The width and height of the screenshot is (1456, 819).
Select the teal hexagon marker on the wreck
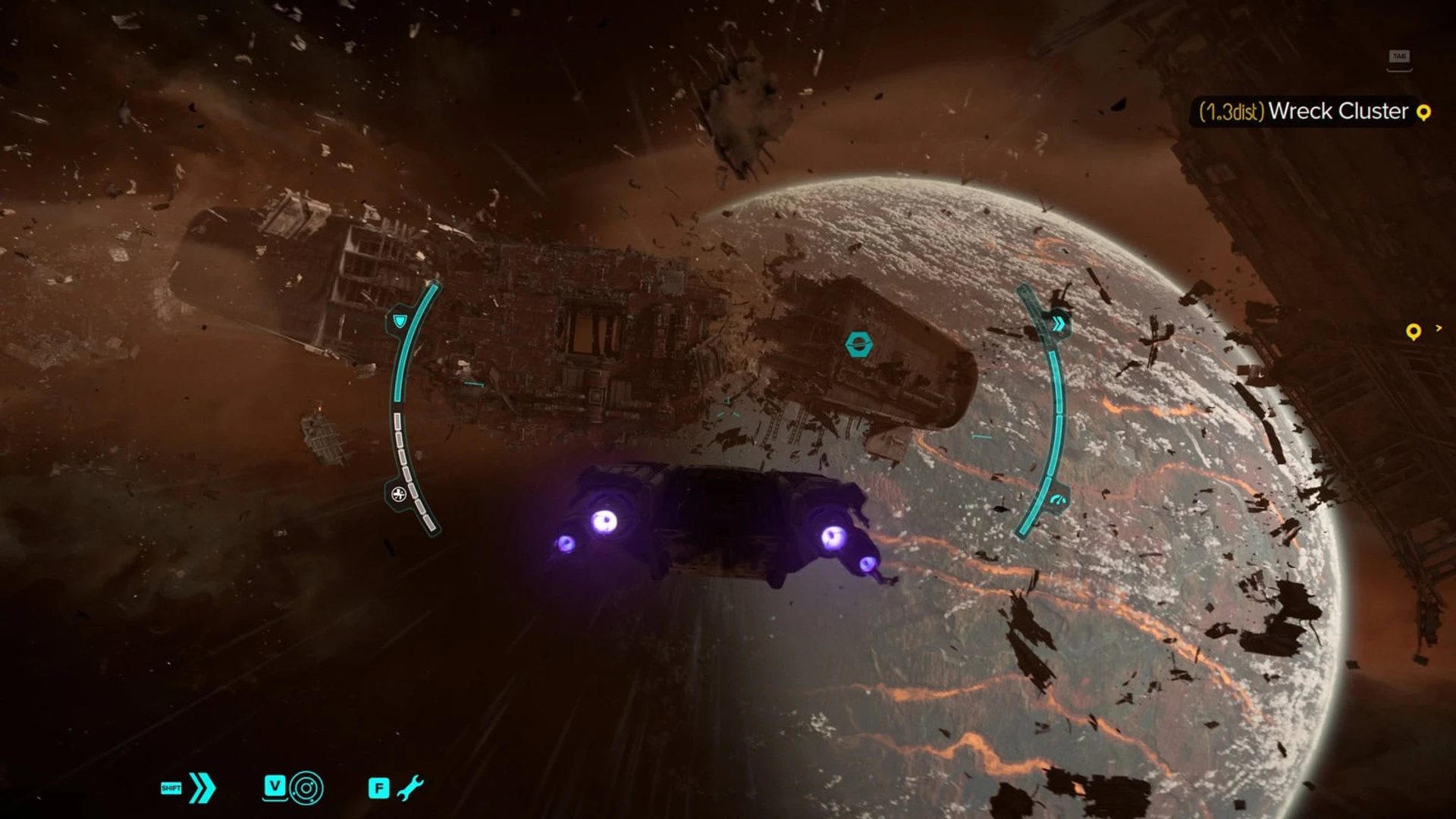tap(858, 344)
